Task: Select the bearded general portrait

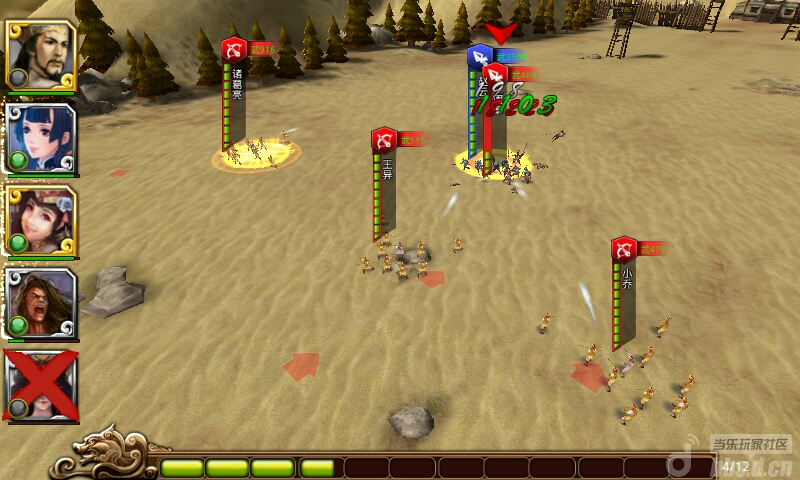Action: coord(41,56)
